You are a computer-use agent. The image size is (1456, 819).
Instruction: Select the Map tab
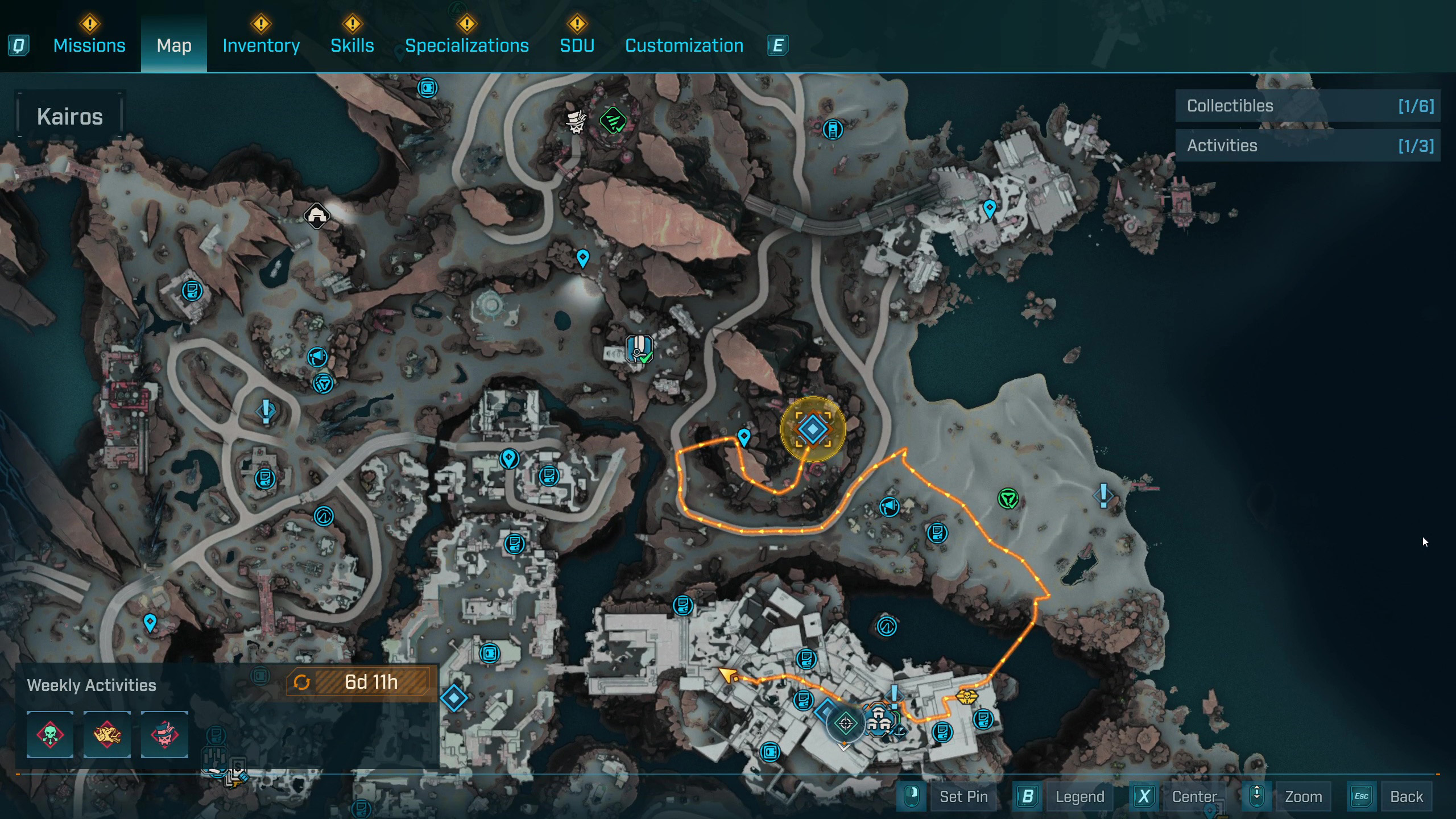[x=174, y=45]
